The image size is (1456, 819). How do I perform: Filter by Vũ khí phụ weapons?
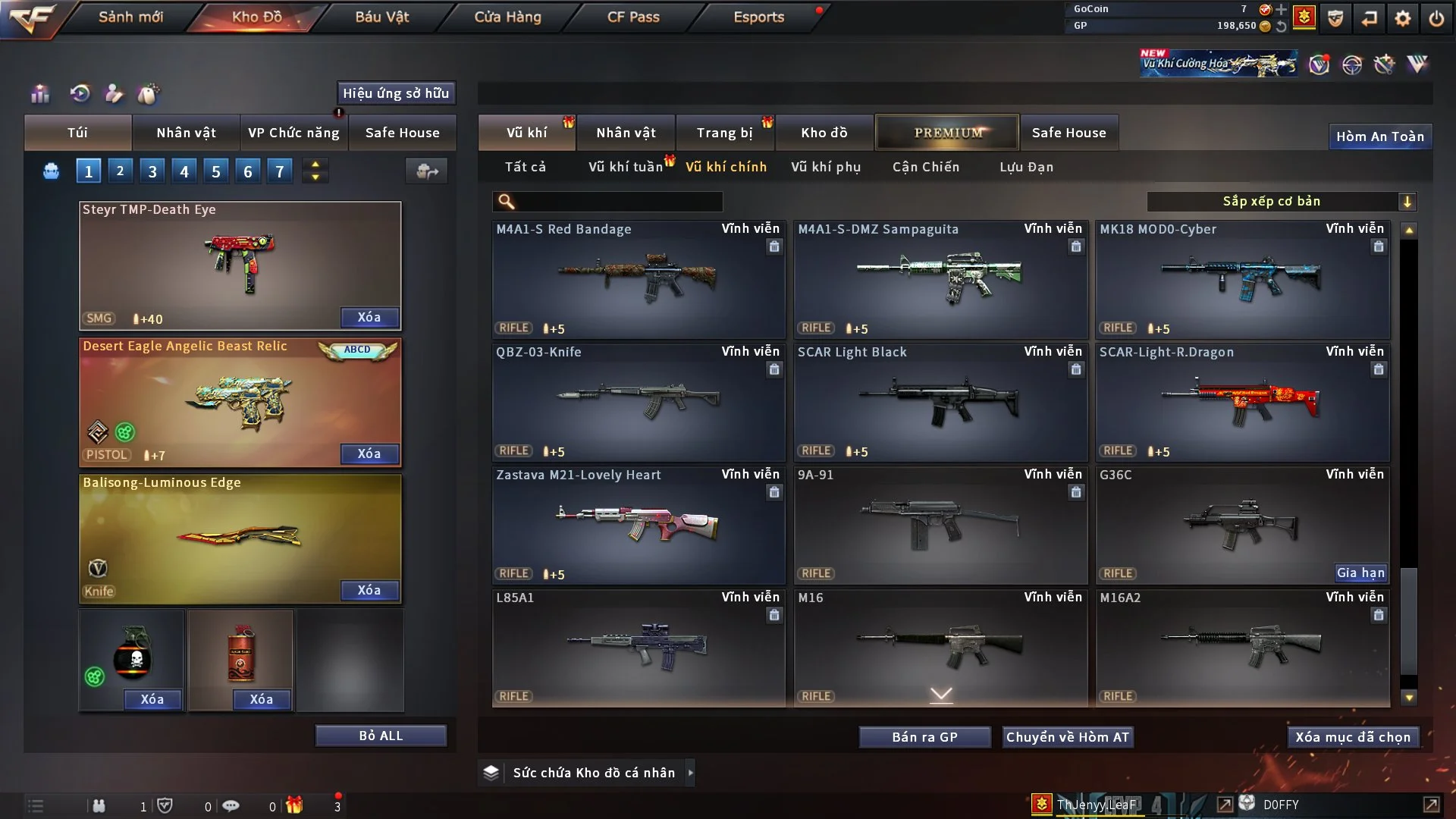[826, 167]
